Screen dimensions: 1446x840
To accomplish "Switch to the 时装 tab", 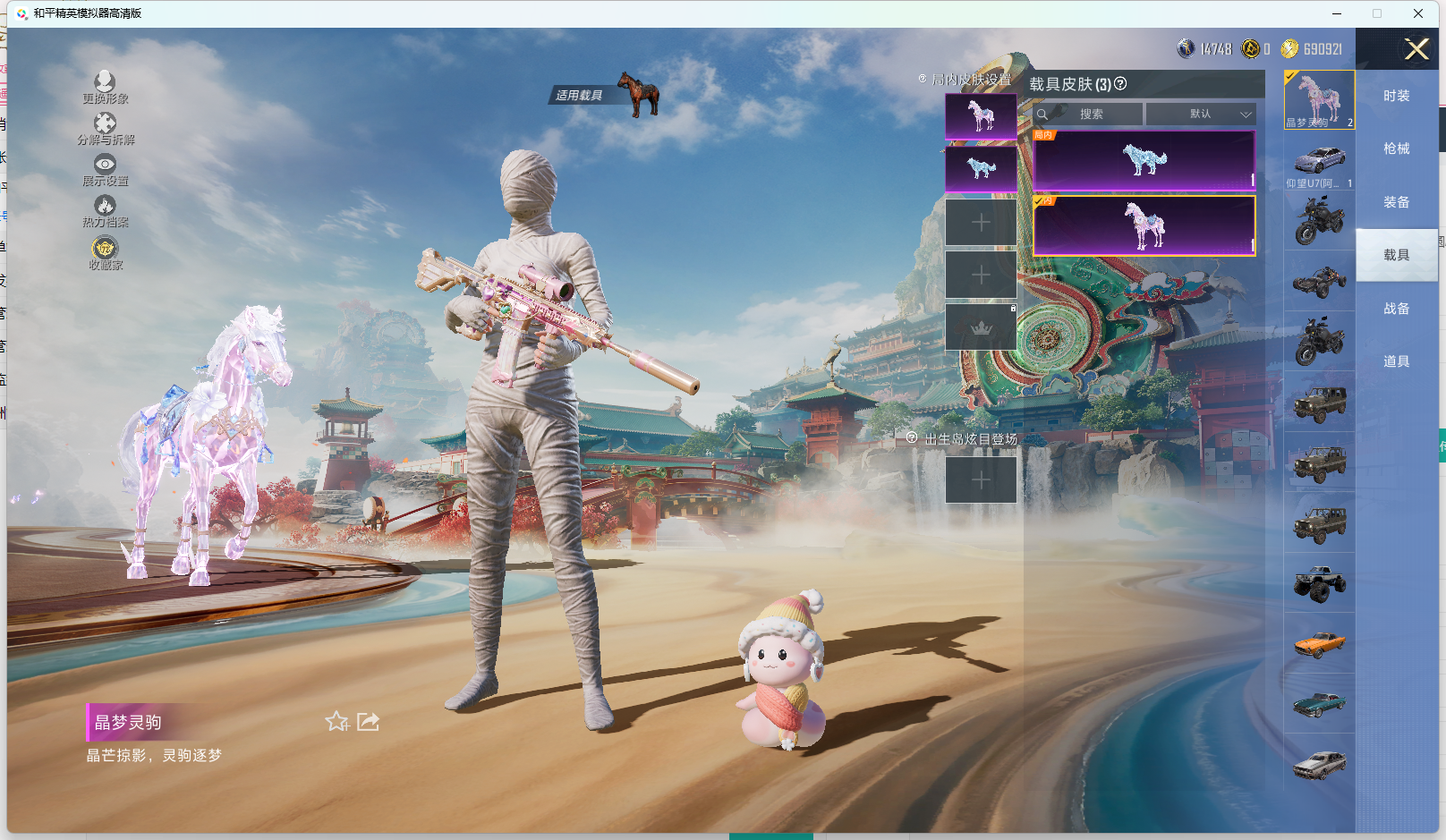I will (x=1396, y=96).
